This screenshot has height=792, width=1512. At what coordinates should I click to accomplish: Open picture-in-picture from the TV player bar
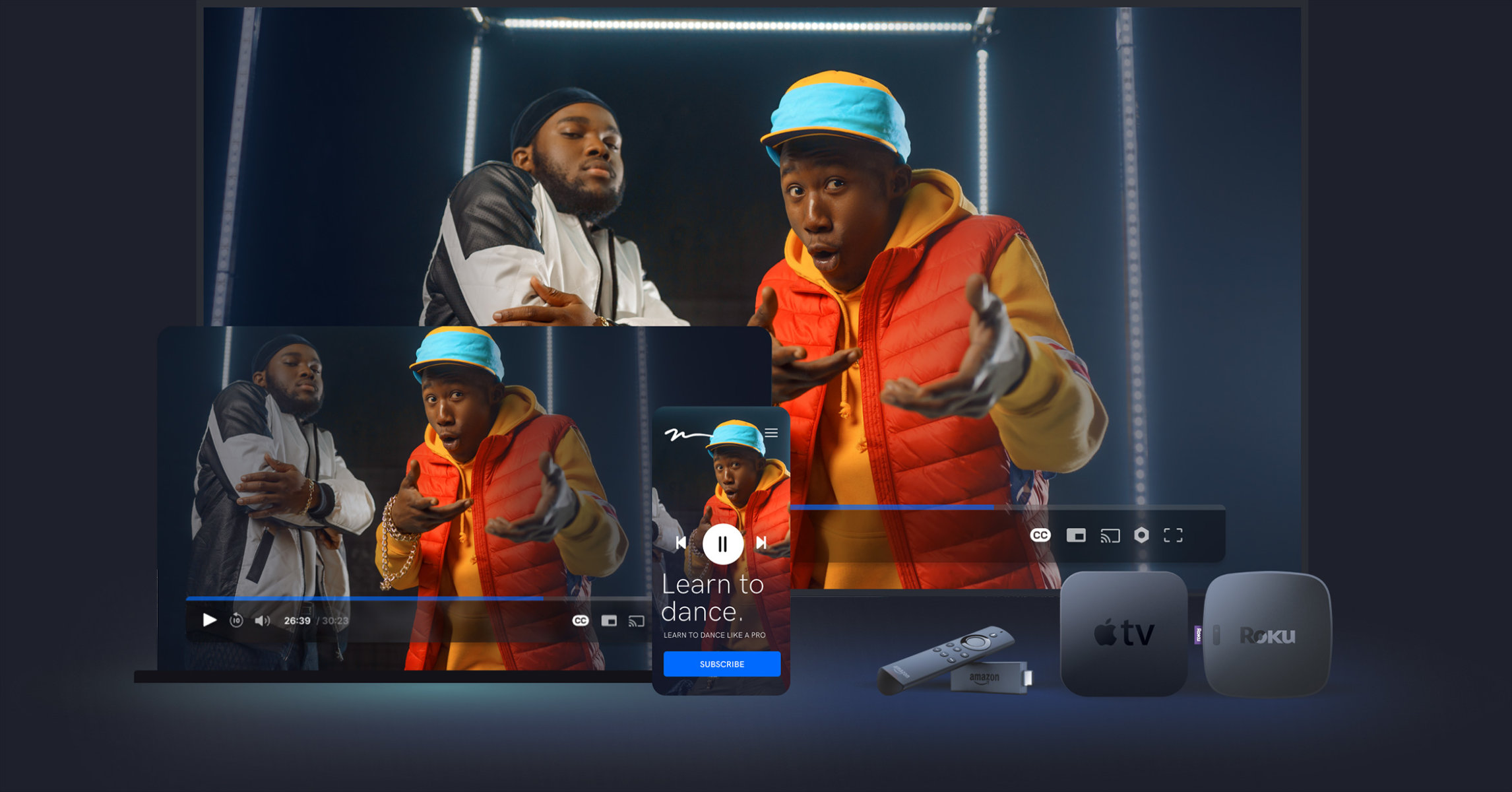[1076, 535]
